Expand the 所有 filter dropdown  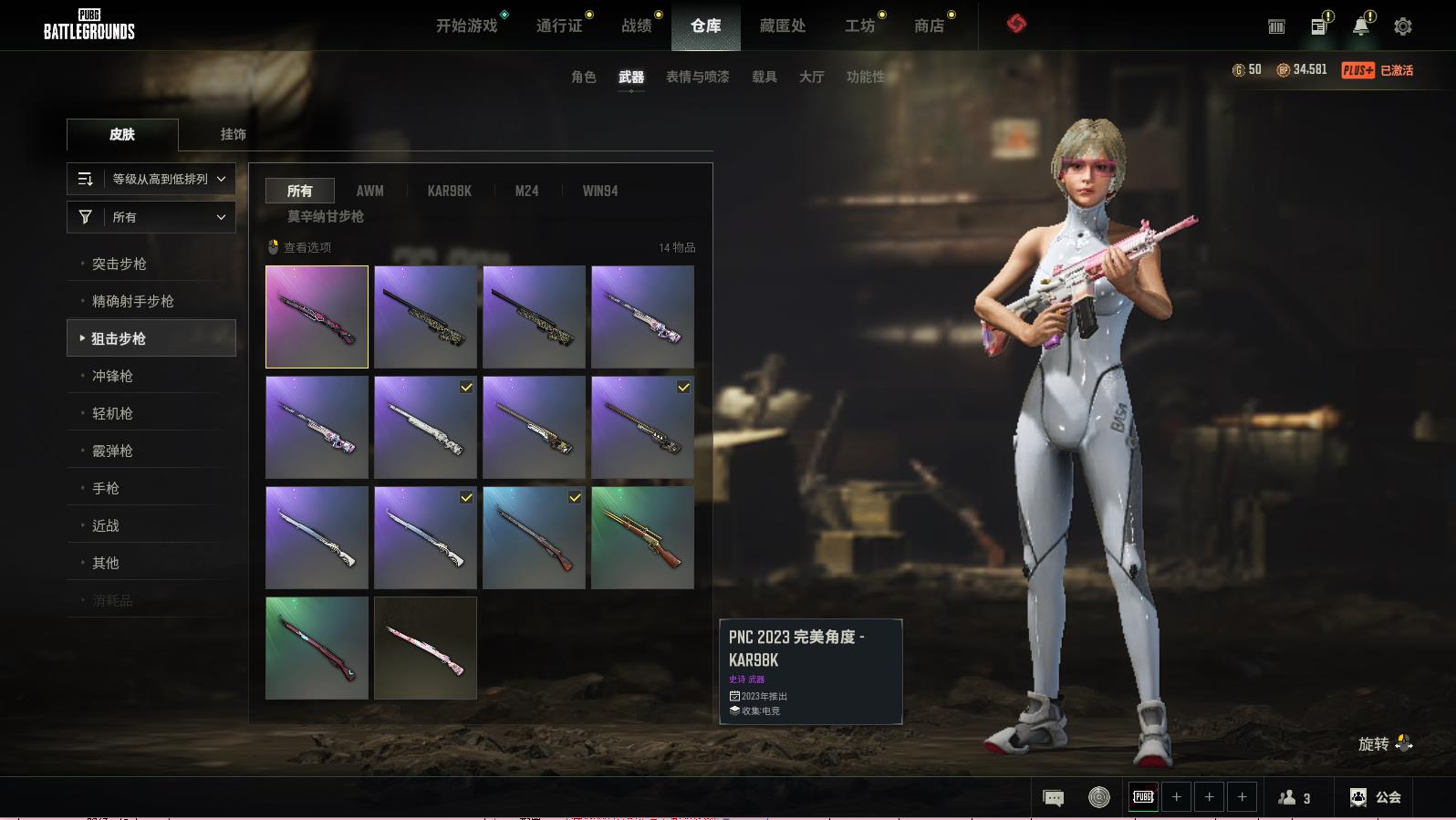(151, 217)
